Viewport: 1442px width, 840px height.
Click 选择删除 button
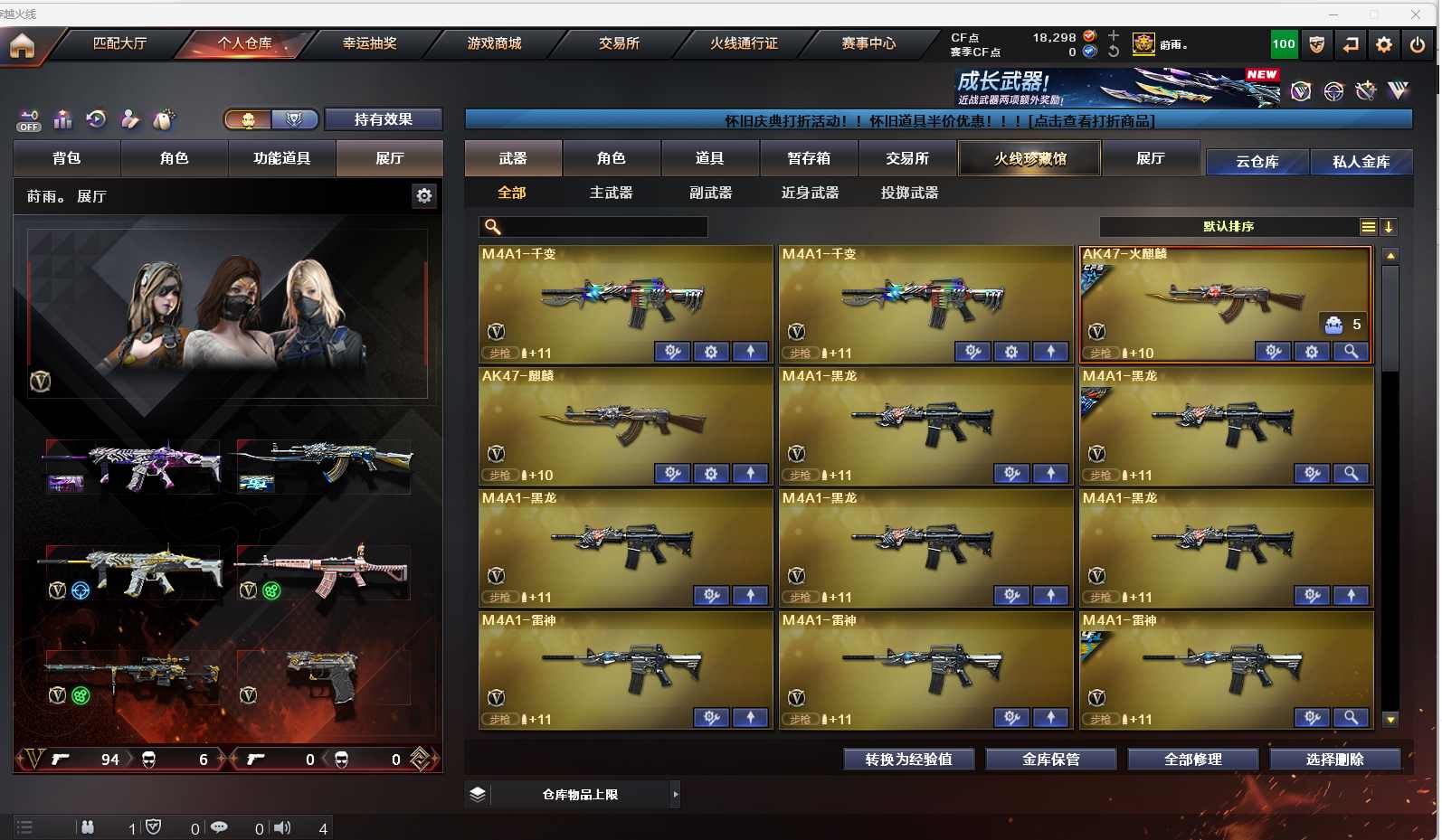coord(1334,760)
